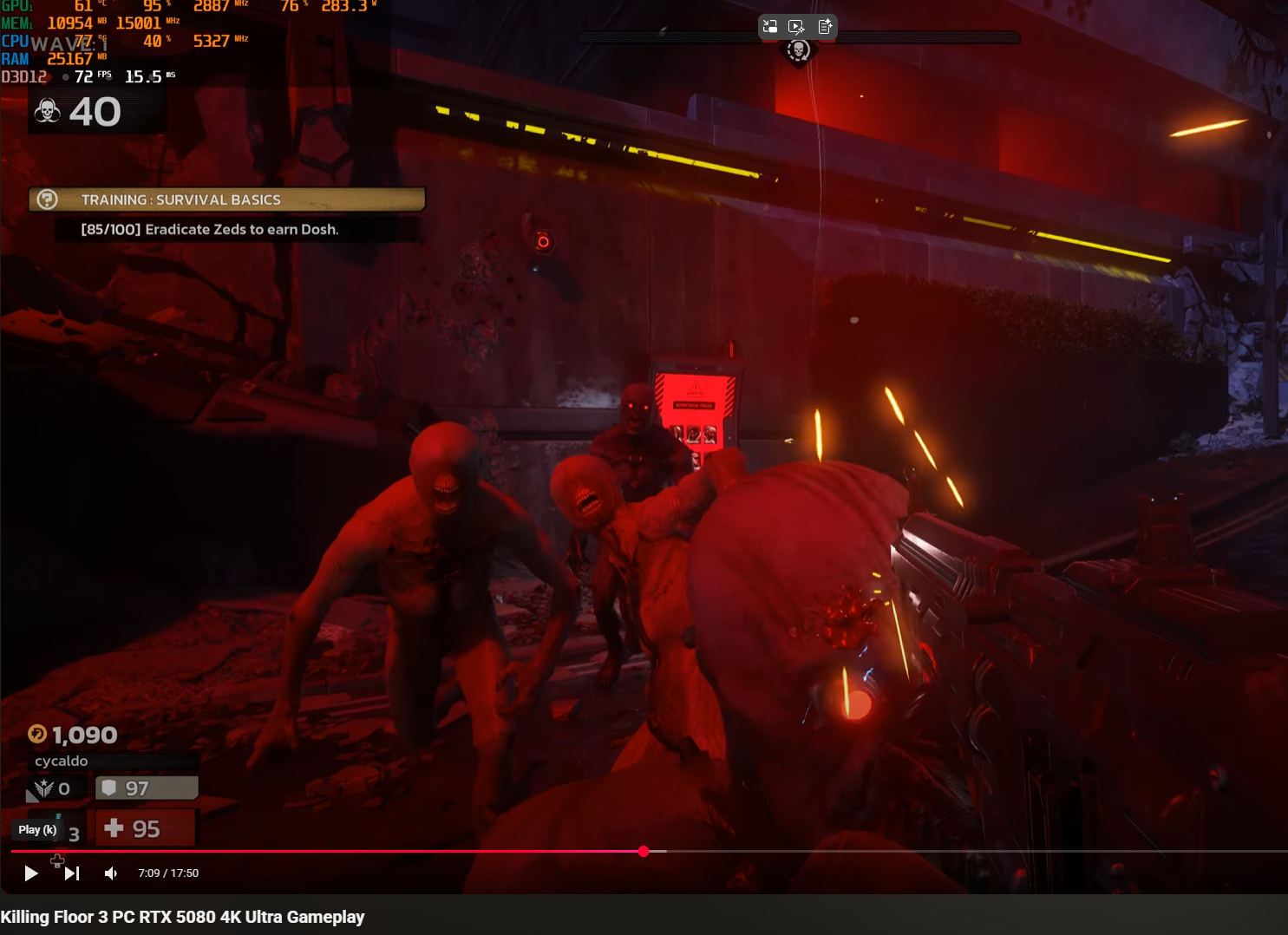The width and height of the screenshot is (1288, 935).
Task: Select the Training: Survival Basics objective tracker
Action: click(x=227, y=199)
